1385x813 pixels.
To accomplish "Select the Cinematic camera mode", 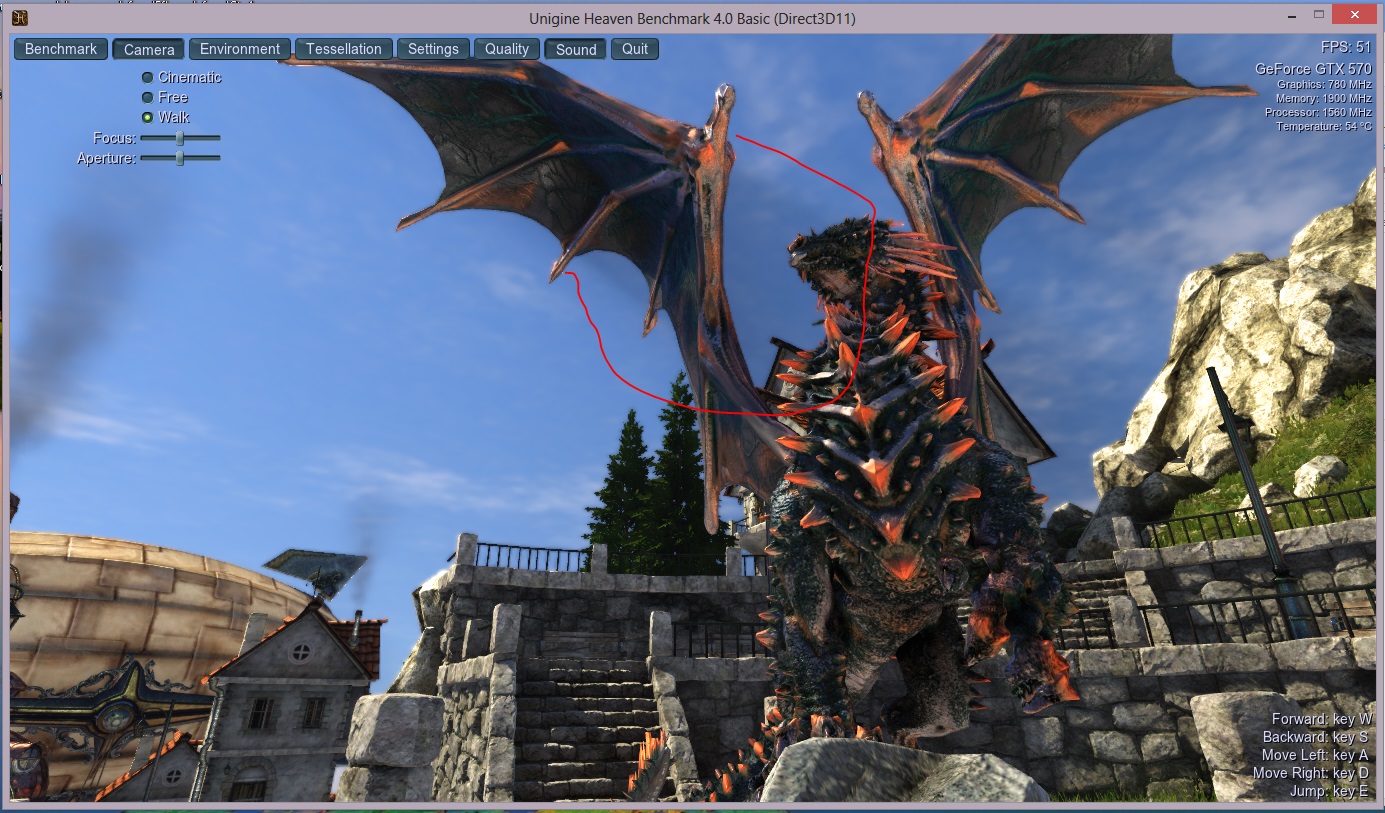I will (148, 77).
